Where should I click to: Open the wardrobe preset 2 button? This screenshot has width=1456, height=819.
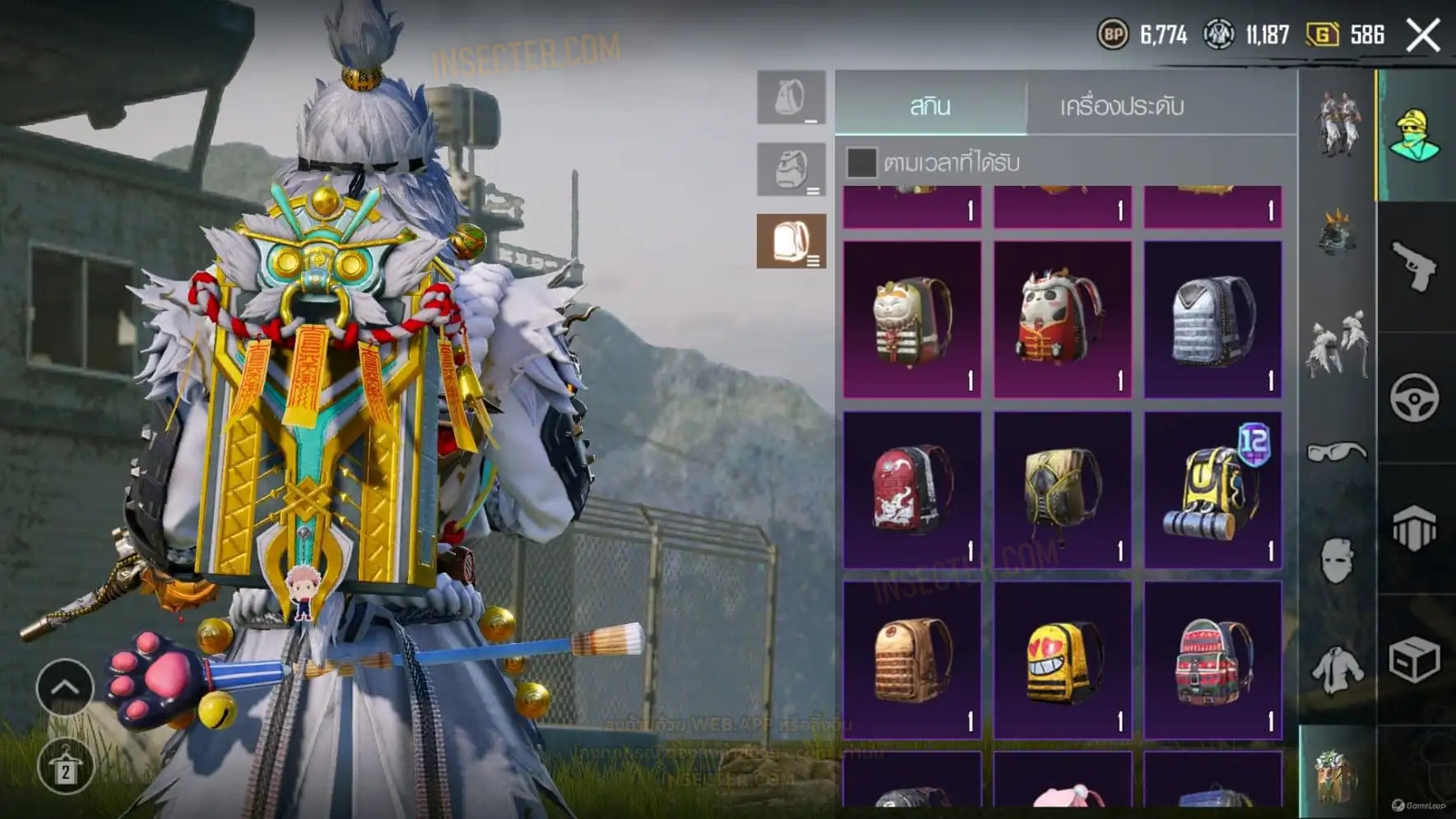click(x=65, y=766)
